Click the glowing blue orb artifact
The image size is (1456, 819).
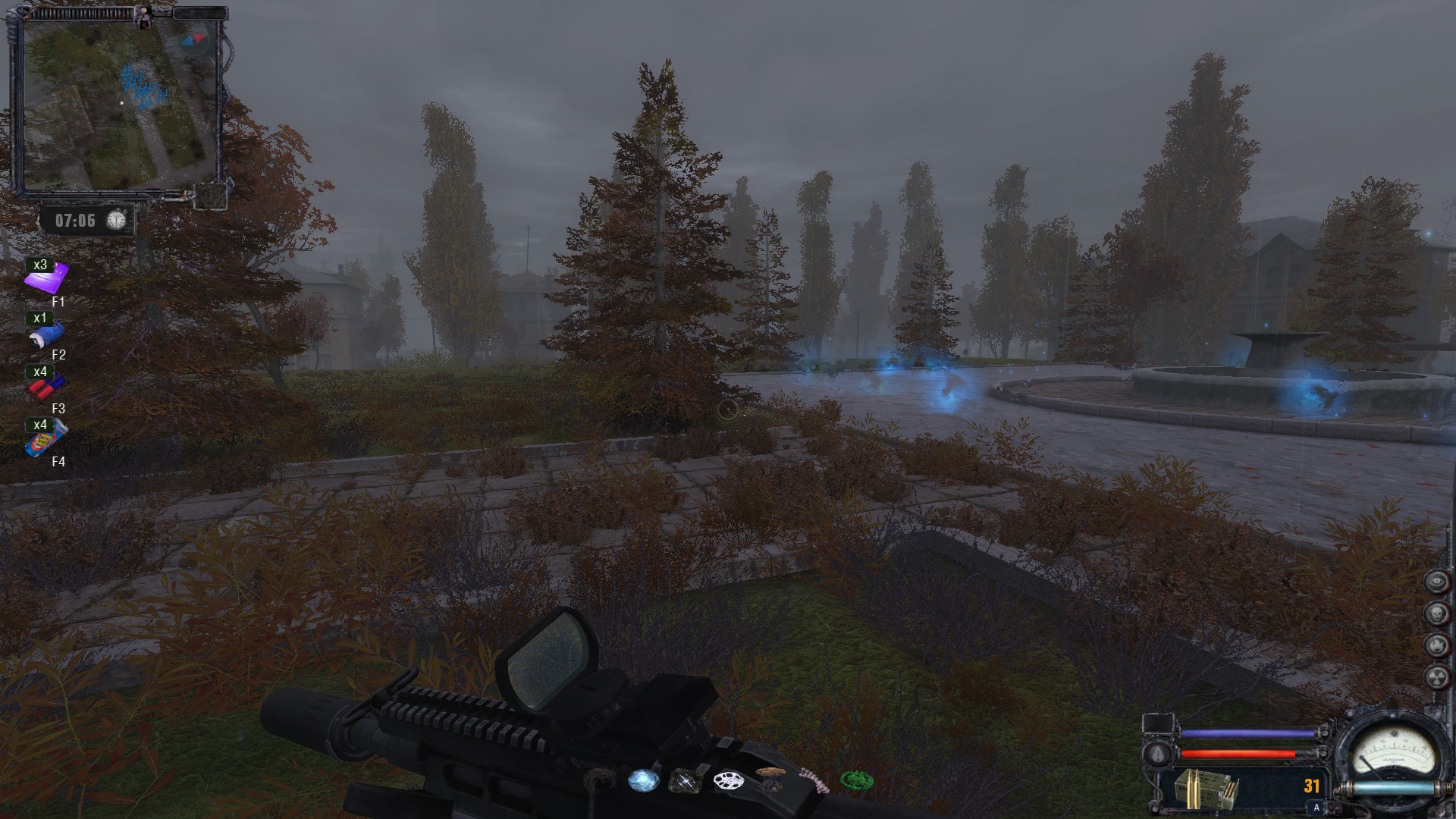[642, 780]
